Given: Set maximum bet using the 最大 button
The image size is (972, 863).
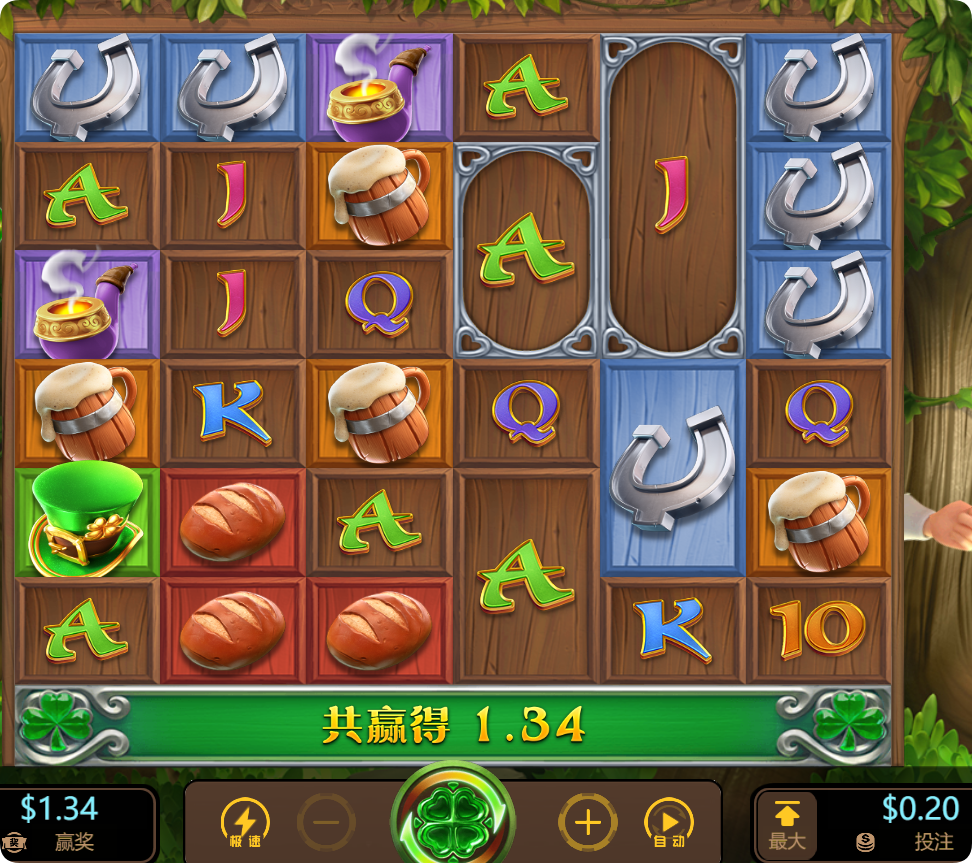Looking at the screenshot, I should 787,825.
